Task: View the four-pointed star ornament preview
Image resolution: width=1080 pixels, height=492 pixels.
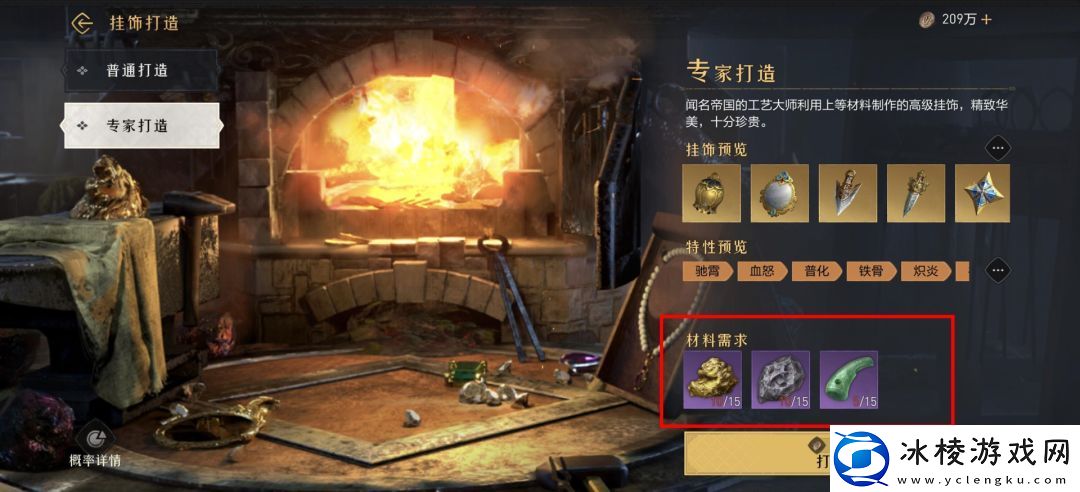Action: click(x=982, y=193)
